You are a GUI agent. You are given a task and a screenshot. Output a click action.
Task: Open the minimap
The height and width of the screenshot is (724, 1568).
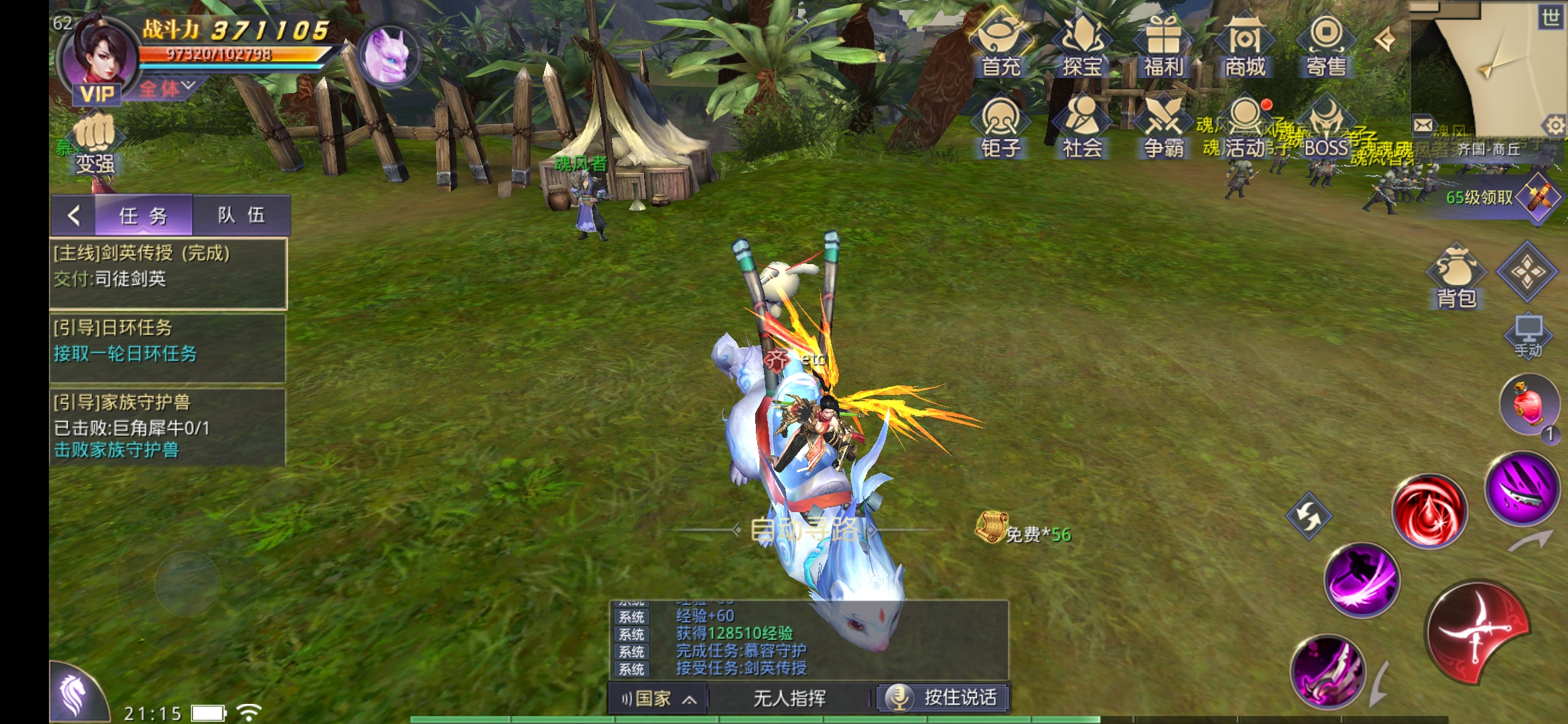pyautogui.click(x=1488, y=67)
